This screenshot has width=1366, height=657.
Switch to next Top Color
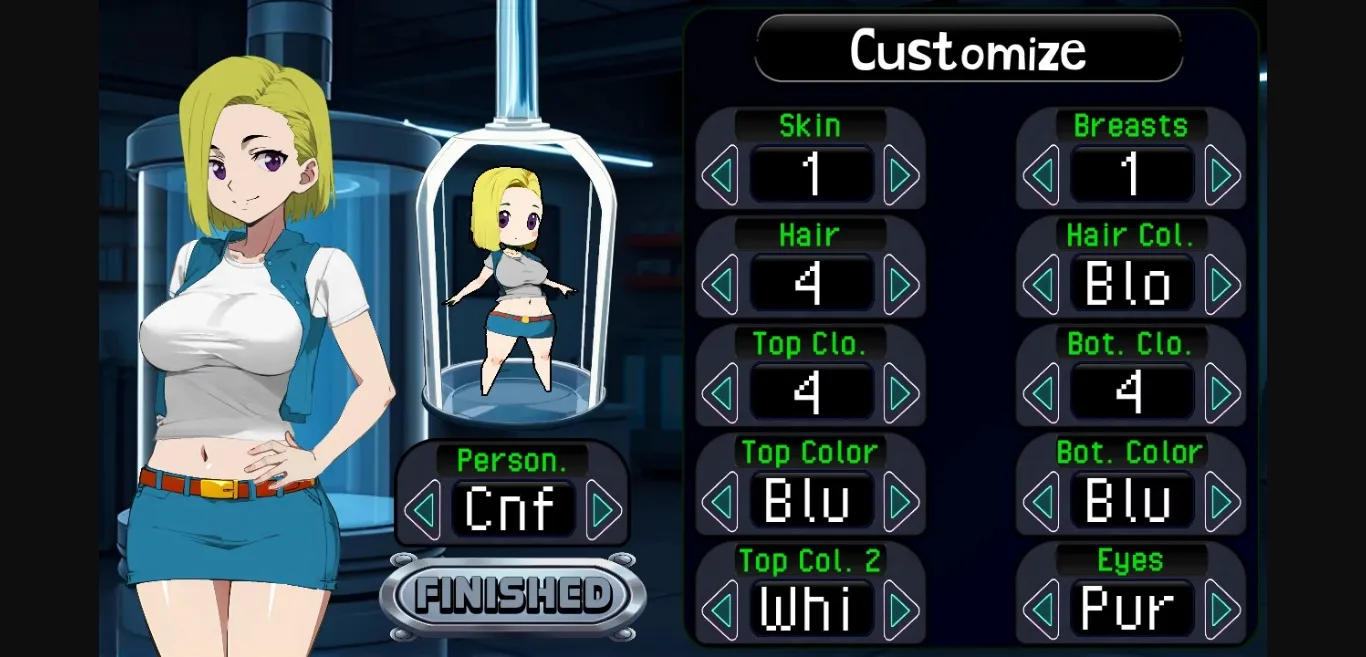pyautogui.click(x=901, y=501)
